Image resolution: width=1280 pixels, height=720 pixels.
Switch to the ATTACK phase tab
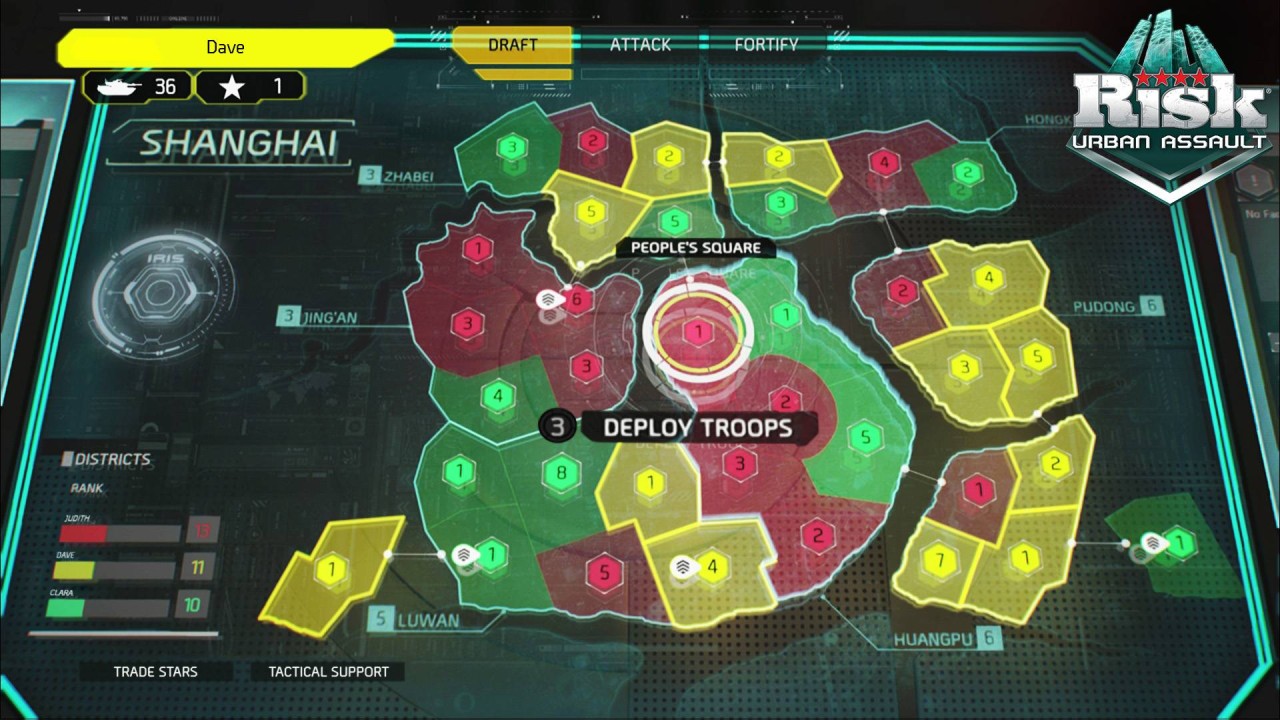tap(640, 45)
